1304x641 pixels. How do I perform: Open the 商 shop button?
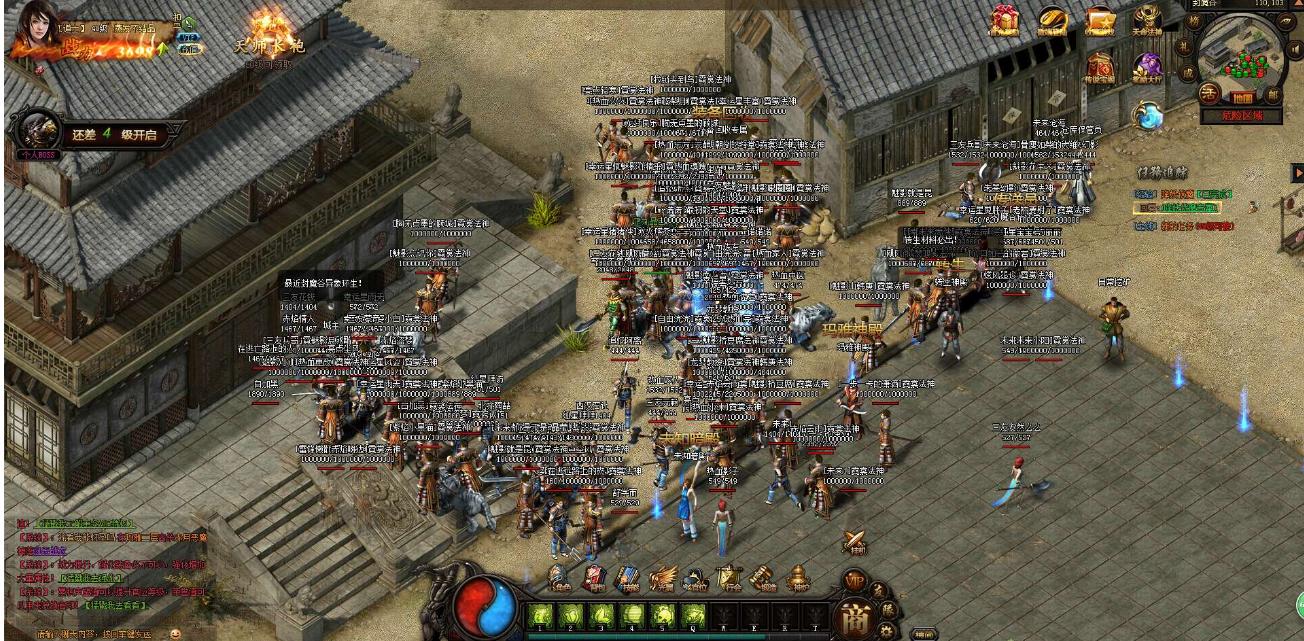click(854, 616)
